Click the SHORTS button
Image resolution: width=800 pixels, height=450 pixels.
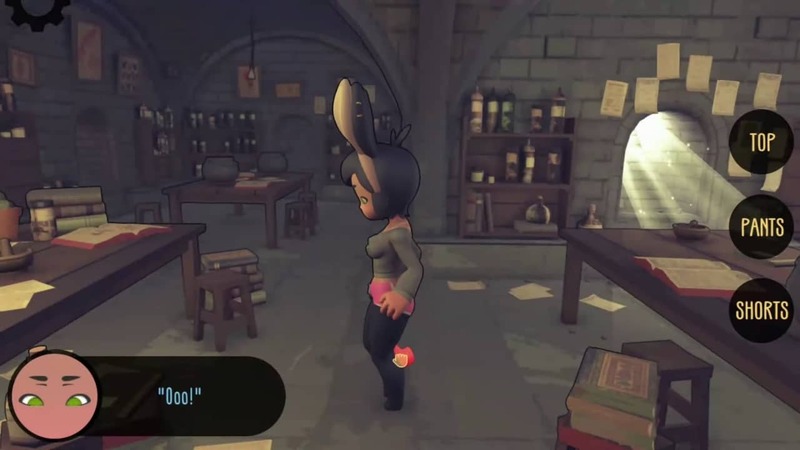tap(762, 310)
